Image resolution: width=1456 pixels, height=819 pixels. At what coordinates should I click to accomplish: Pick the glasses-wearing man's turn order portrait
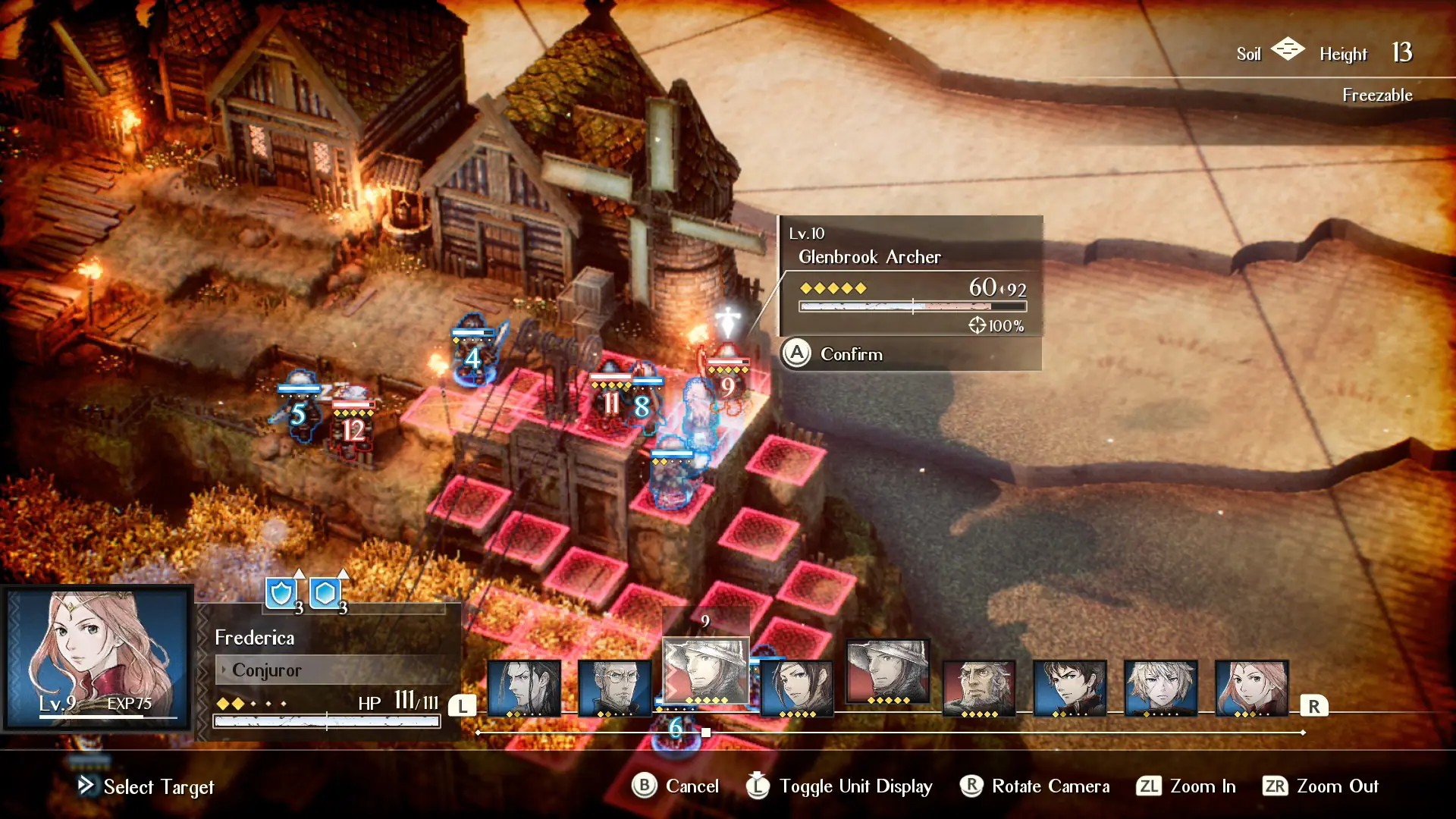click(615, 688)
